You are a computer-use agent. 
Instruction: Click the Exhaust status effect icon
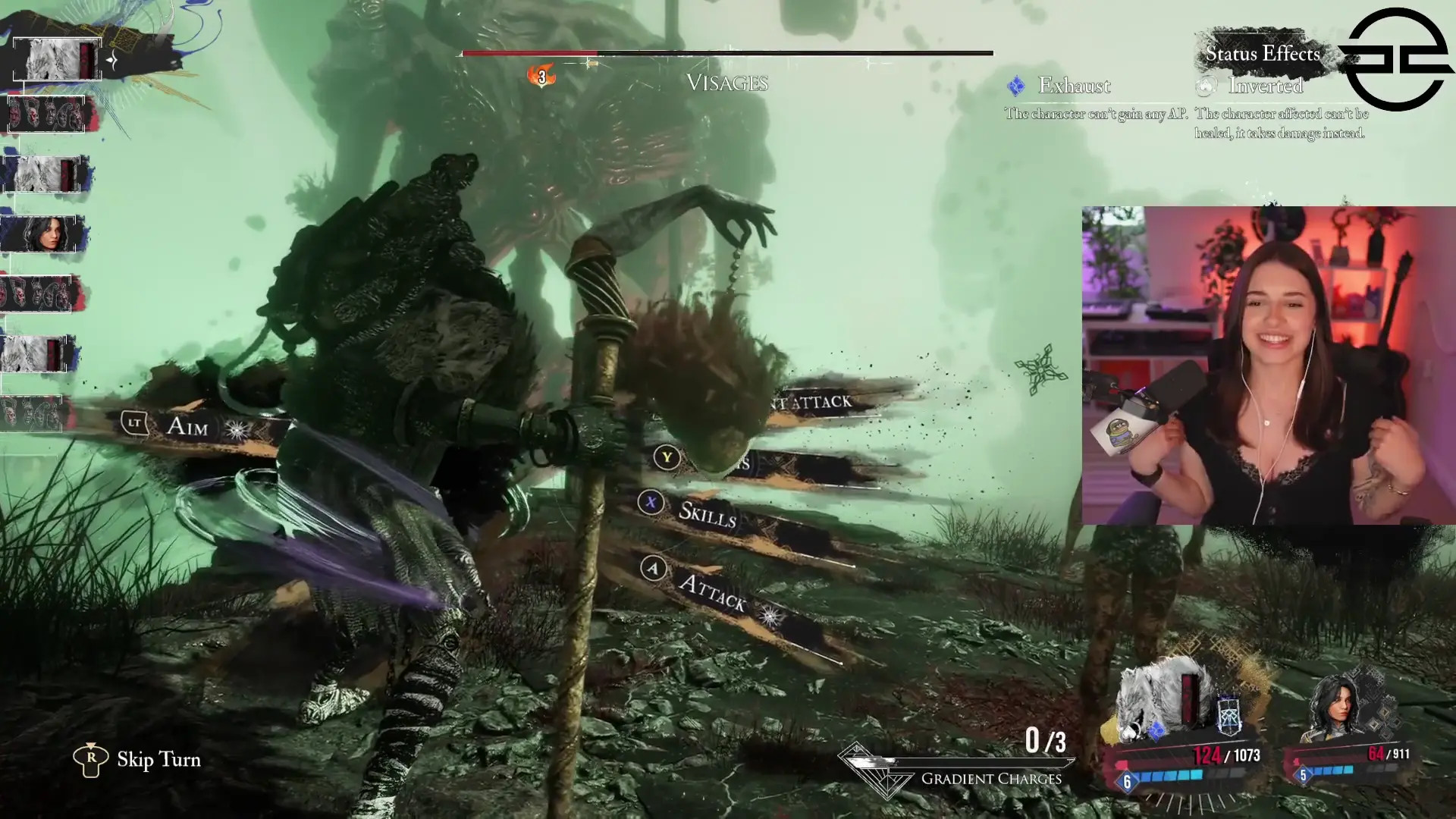click(x=1016, y=86)
